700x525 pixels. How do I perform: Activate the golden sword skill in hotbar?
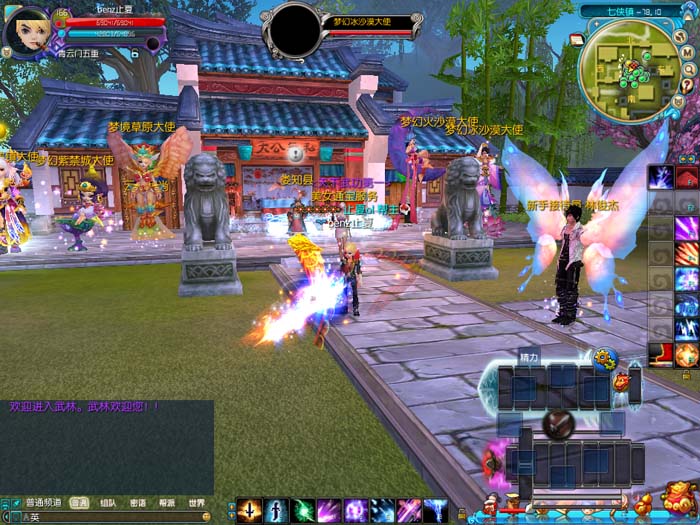(249, 511)
